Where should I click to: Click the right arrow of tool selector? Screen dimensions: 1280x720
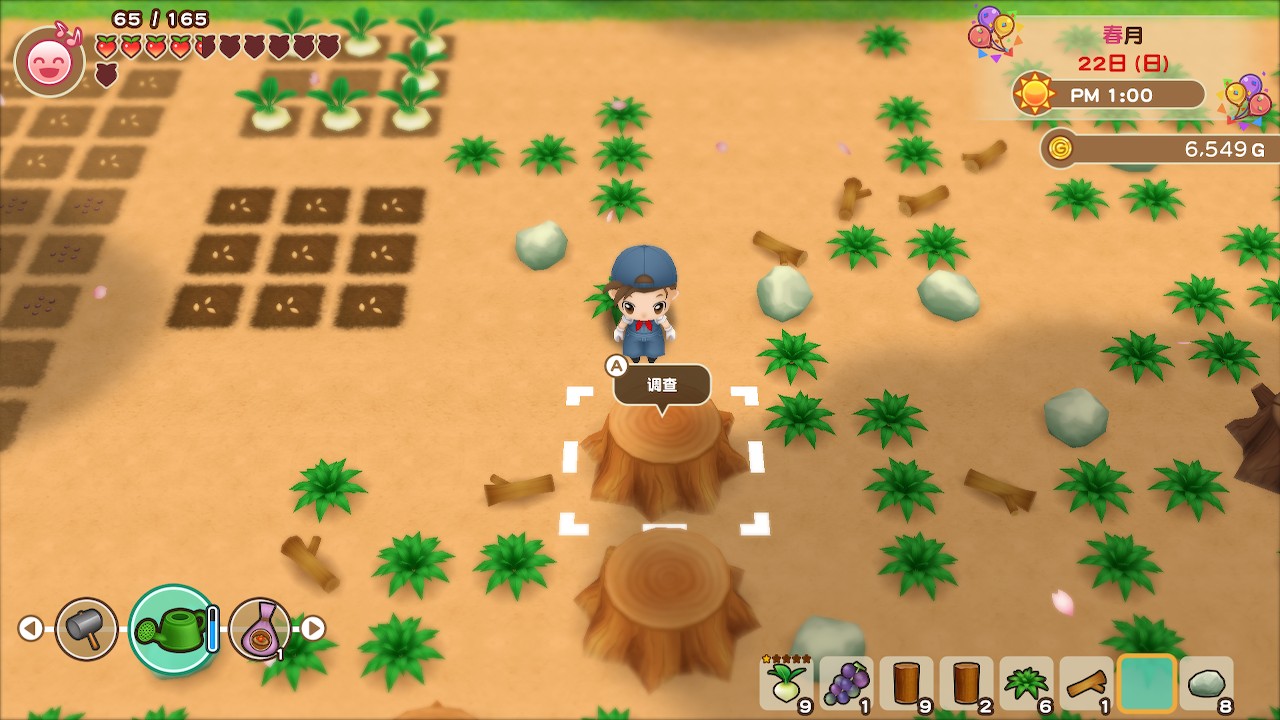pyautogui.click(x=313, y=628)
